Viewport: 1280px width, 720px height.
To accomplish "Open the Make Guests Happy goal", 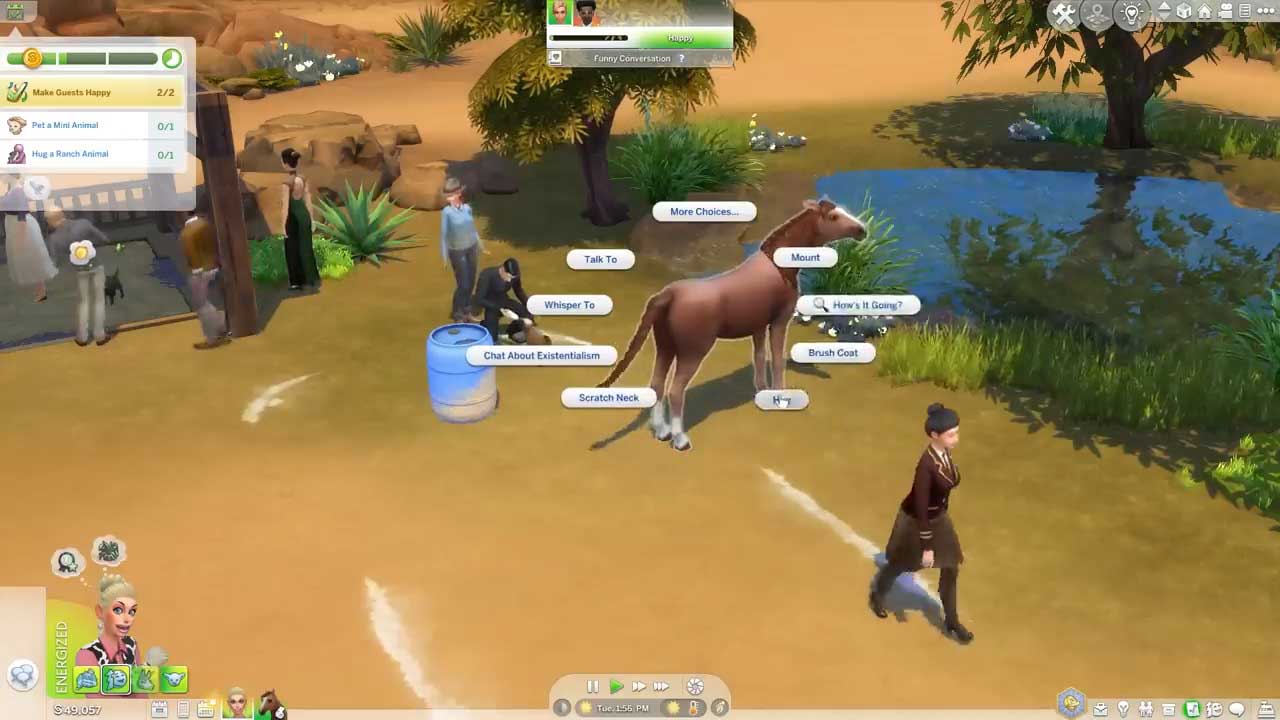I will coord(90,93).
